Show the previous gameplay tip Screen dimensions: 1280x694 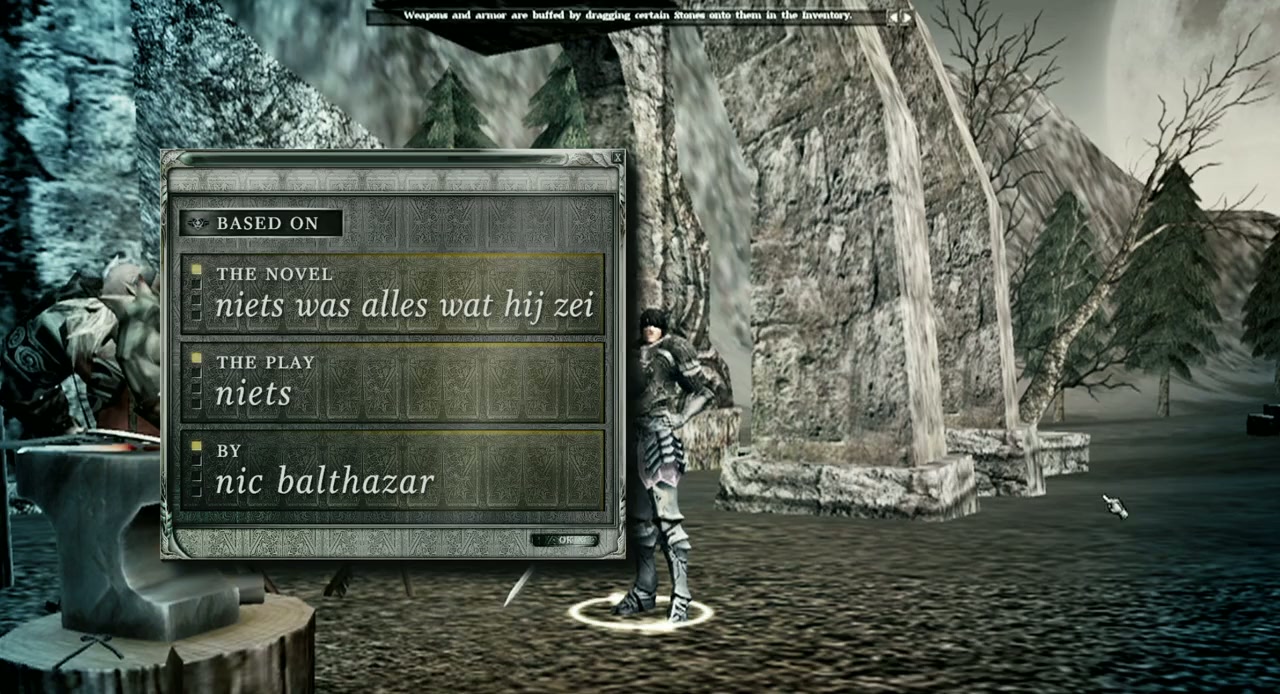[894, 17]
